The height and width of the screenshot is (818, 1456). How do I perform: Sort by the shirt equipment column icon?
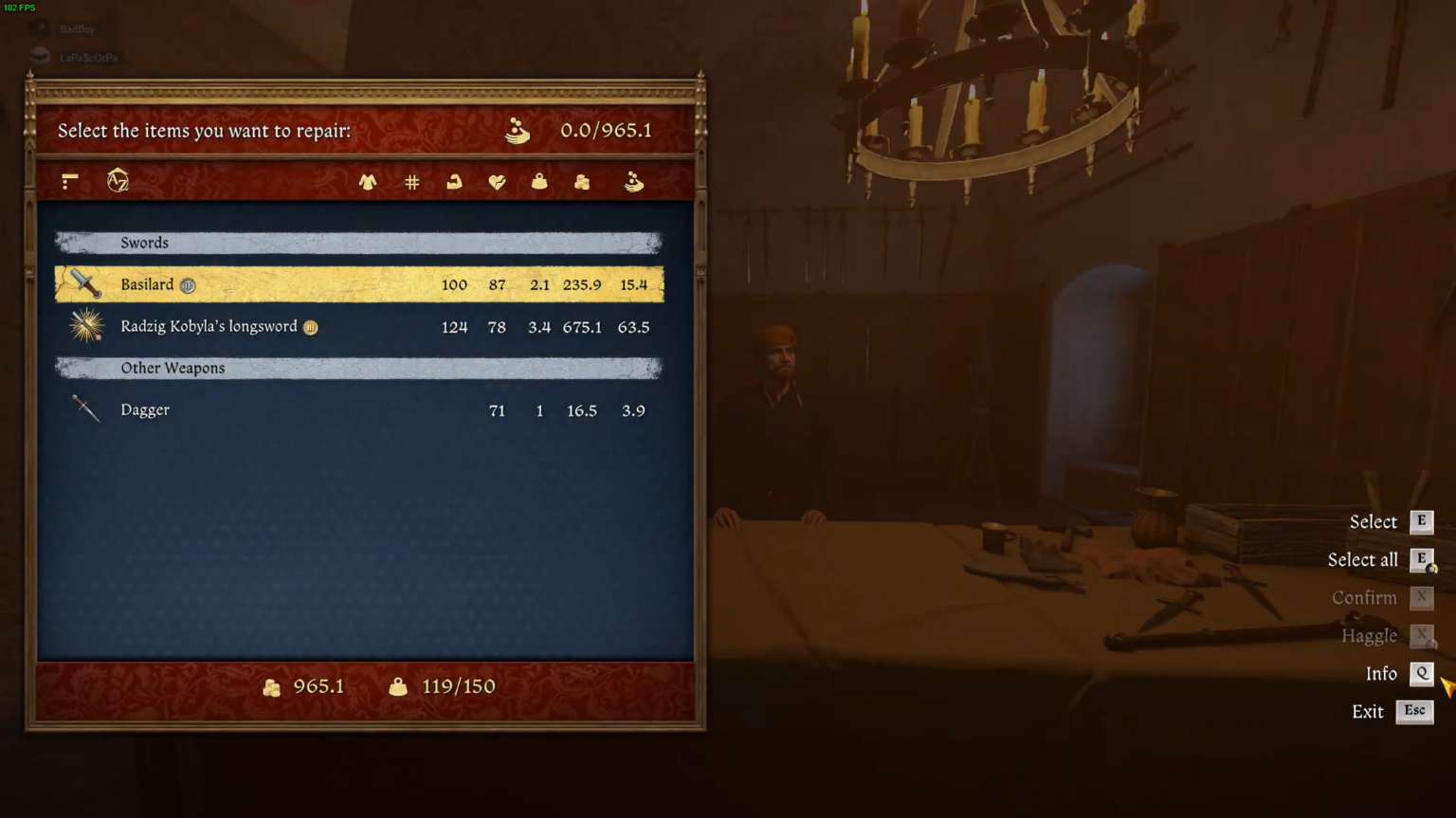(369, 182)
